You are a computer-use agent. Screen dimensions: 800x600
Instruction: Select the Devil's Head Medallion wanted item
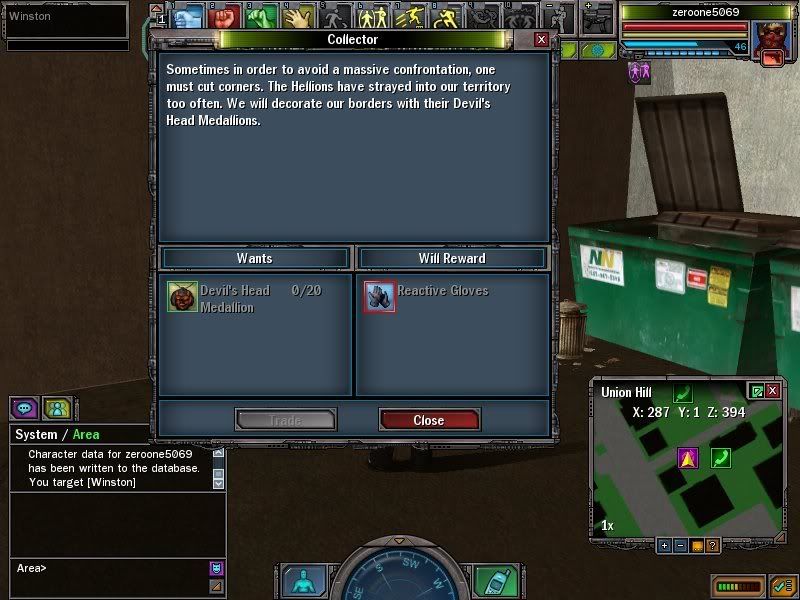(182, 297)
